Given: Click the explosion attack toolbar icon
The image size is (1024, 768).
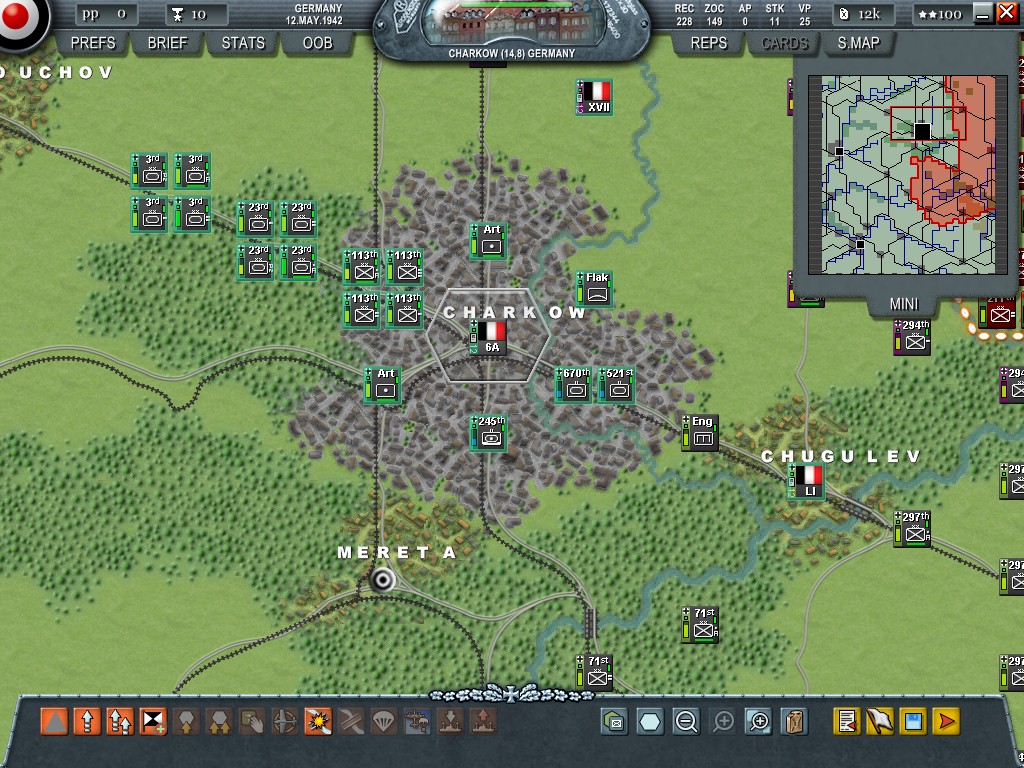Looking at the screenshot, I should click(318, 721).
